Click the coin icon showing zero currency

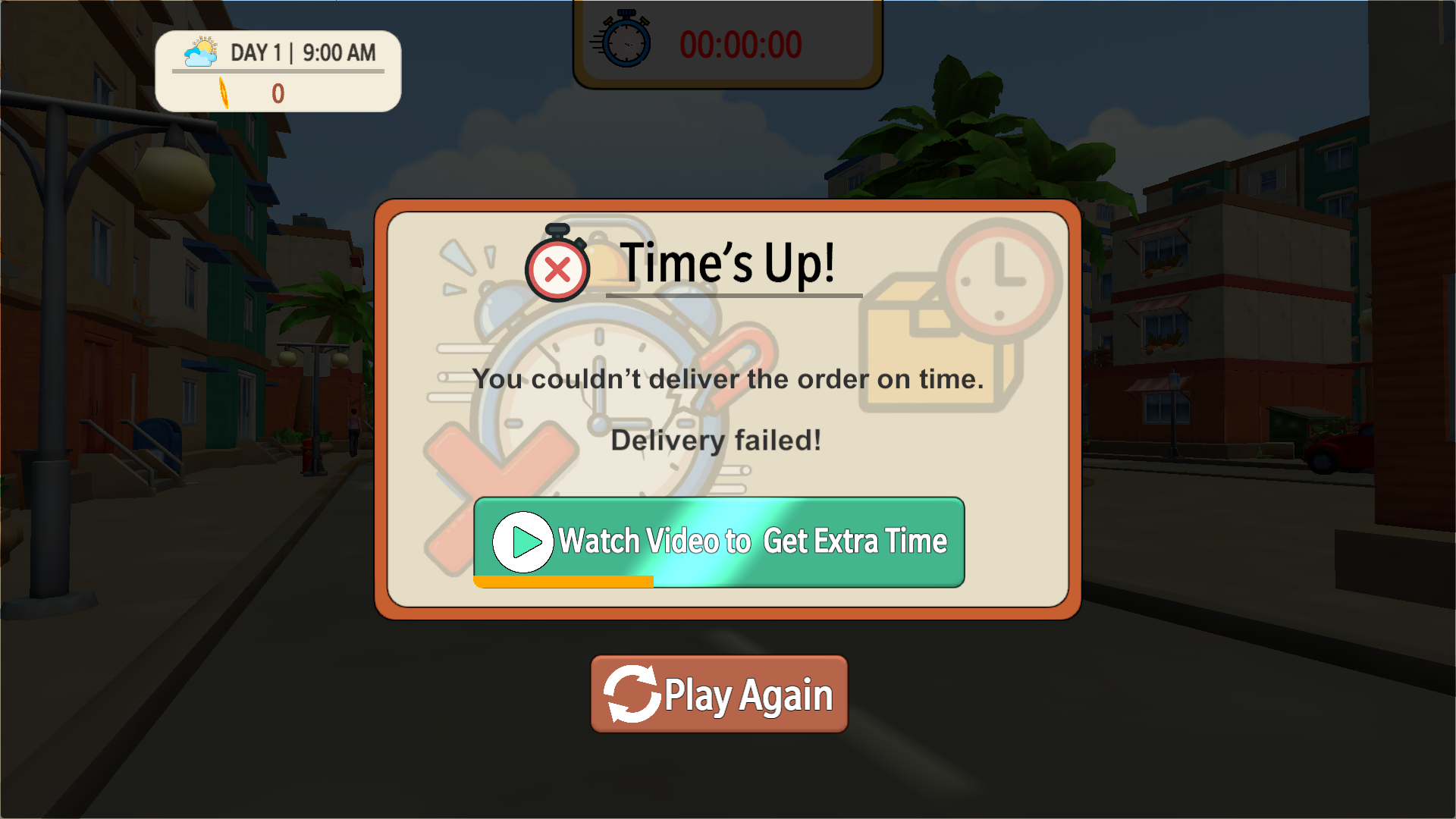[224, 91]
